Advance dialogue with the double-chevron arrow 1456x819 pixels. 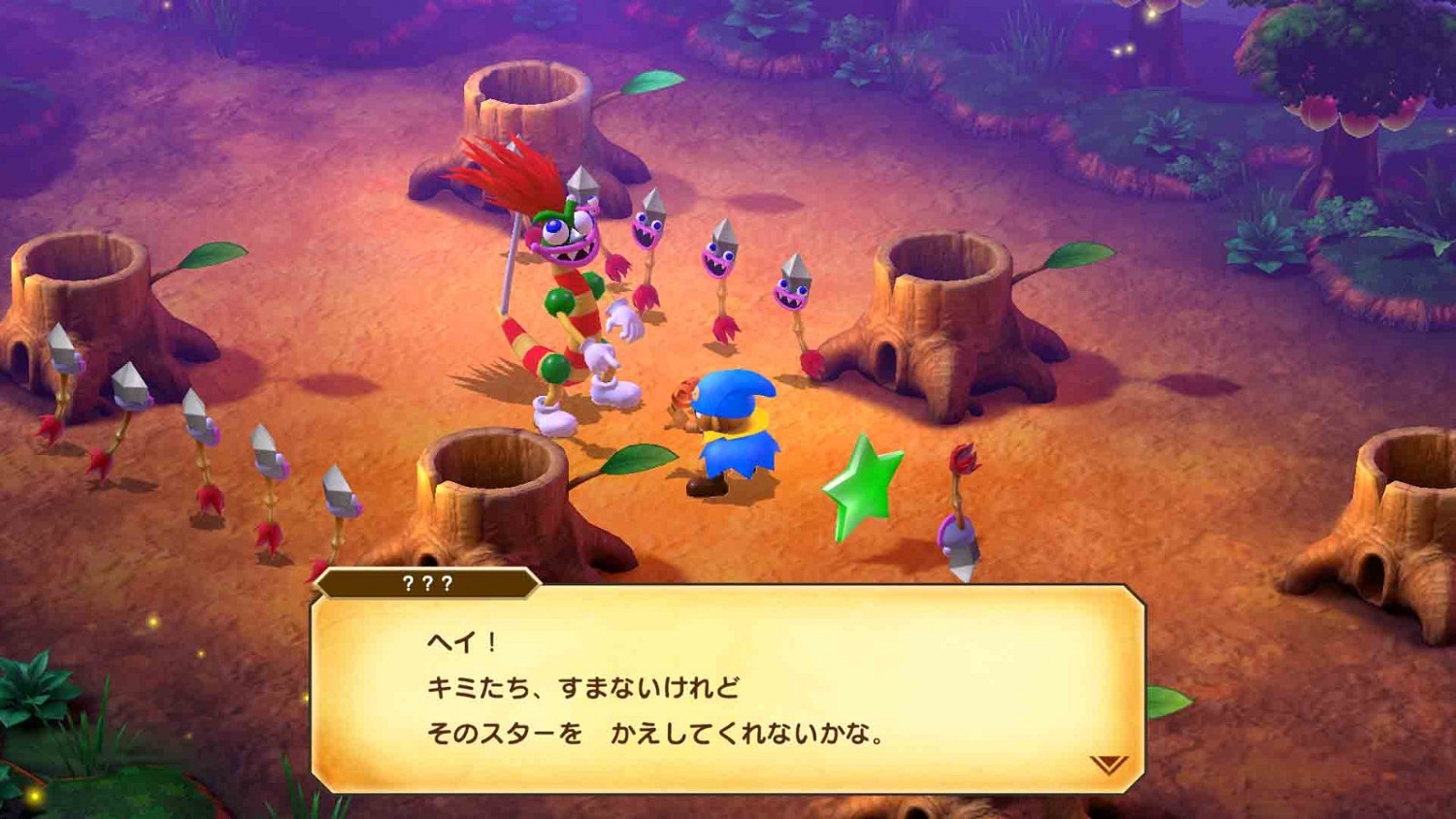tap(1109, 764)
